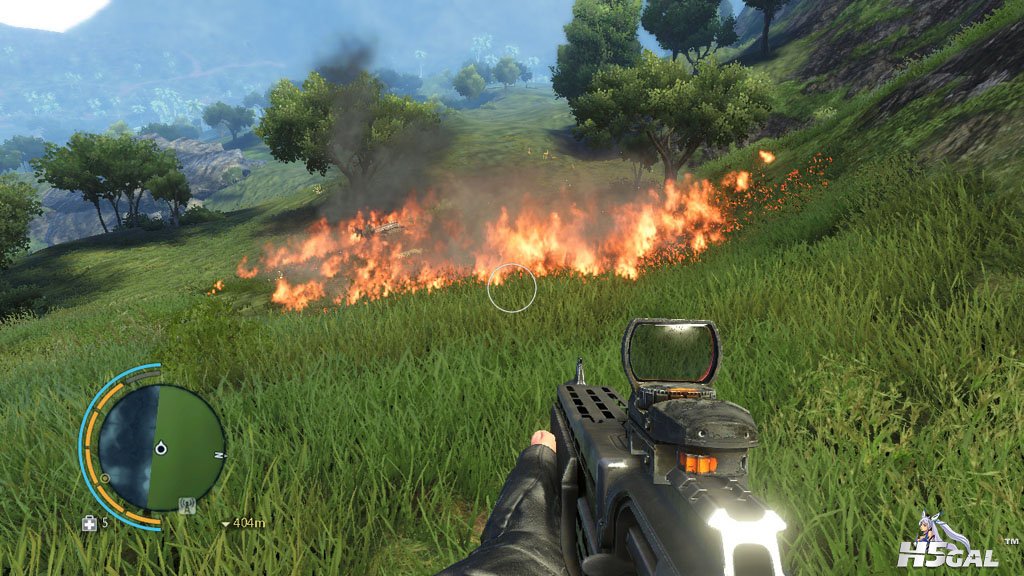This screenshot has width=1024, height=576.
Task: Click the medkit icon
Action: (x=90, y=522)
